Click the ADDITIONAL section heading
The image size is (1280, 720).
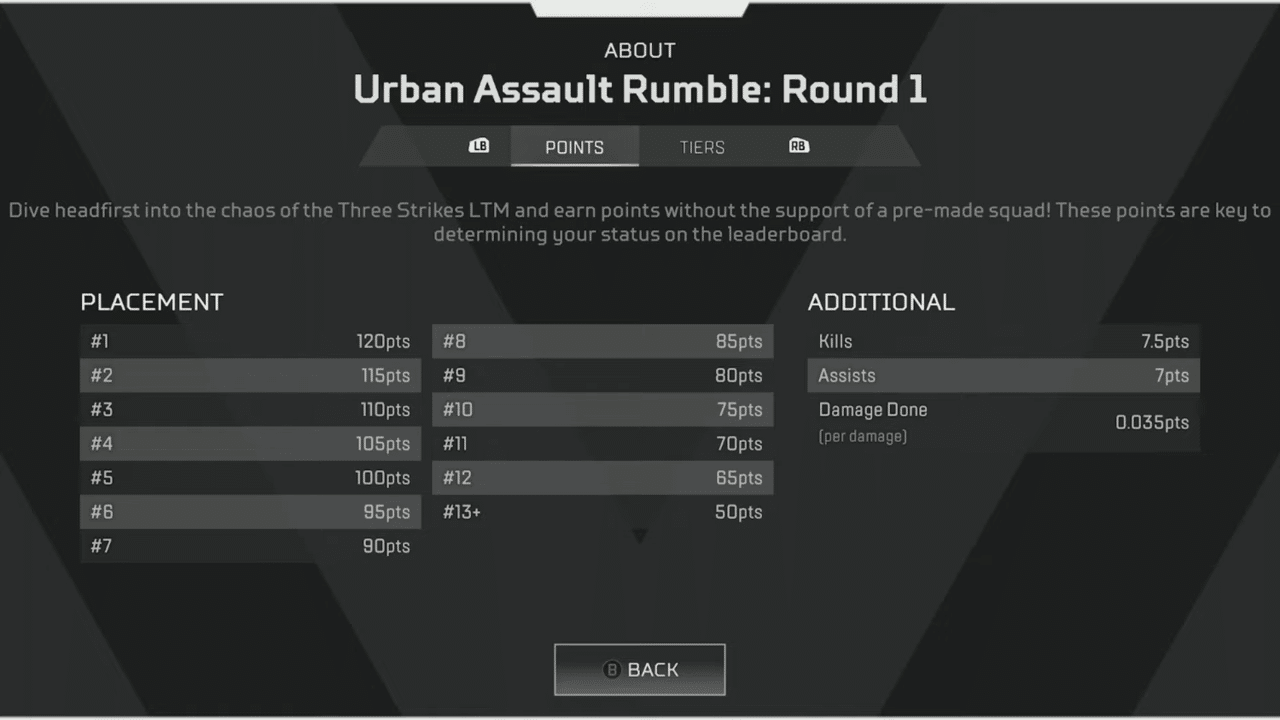[881, 302]
